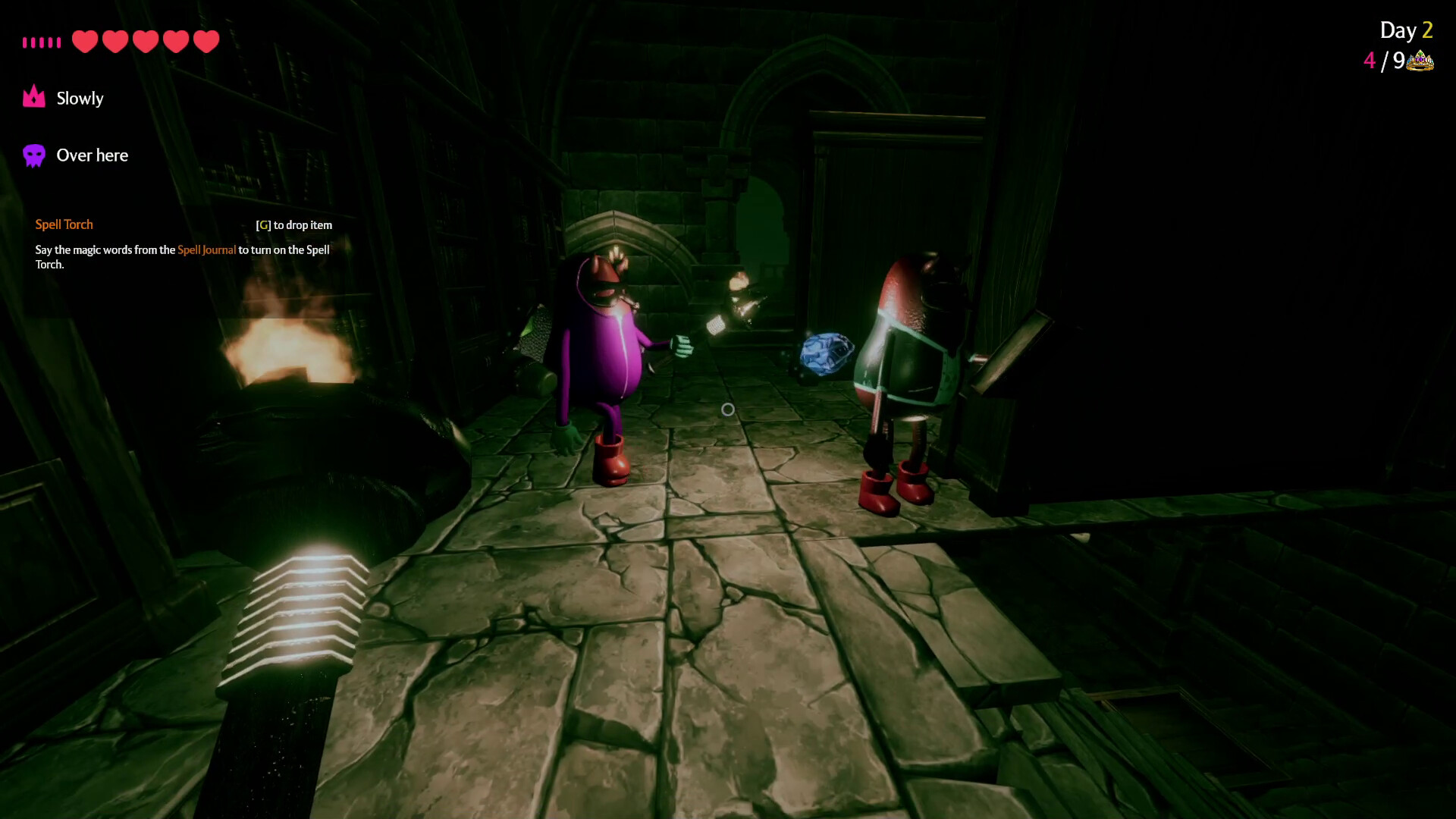Click the Over here subtitle text
This screenshot has height=819, width=1456.
click(92, 155)
